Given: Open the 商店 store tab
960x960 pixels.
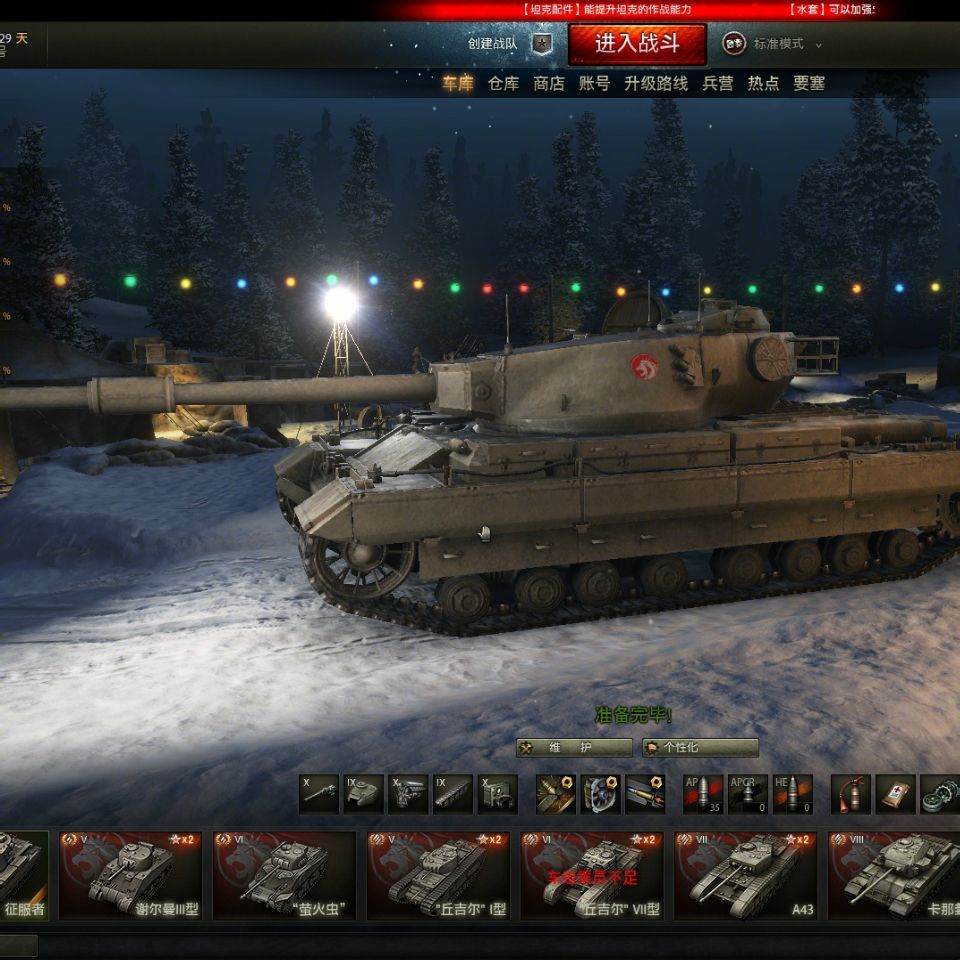Looking at the screenshot, I should tap(549, 84).
